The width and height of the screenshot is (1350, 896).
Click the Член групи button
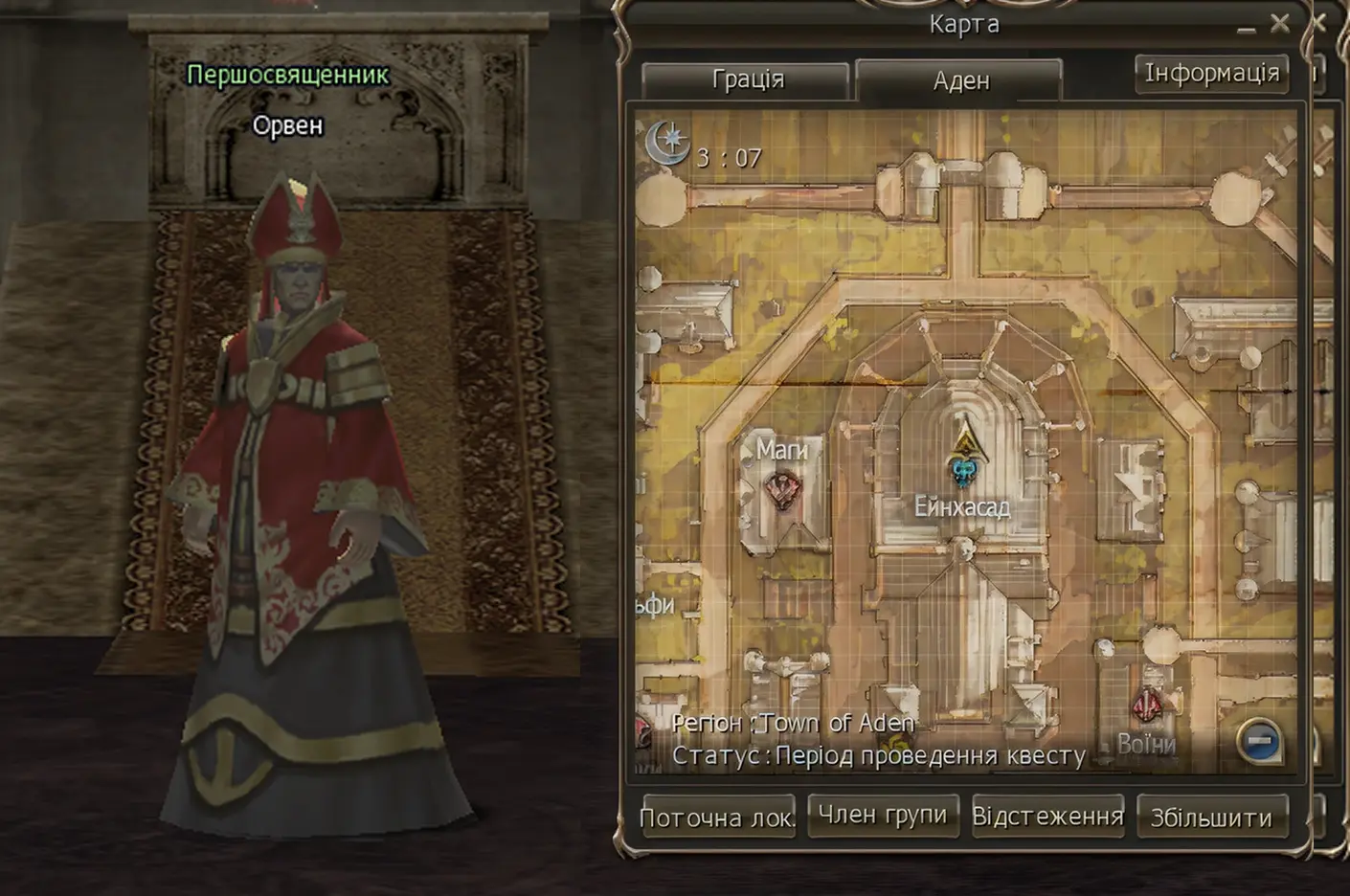click(883, 815)
